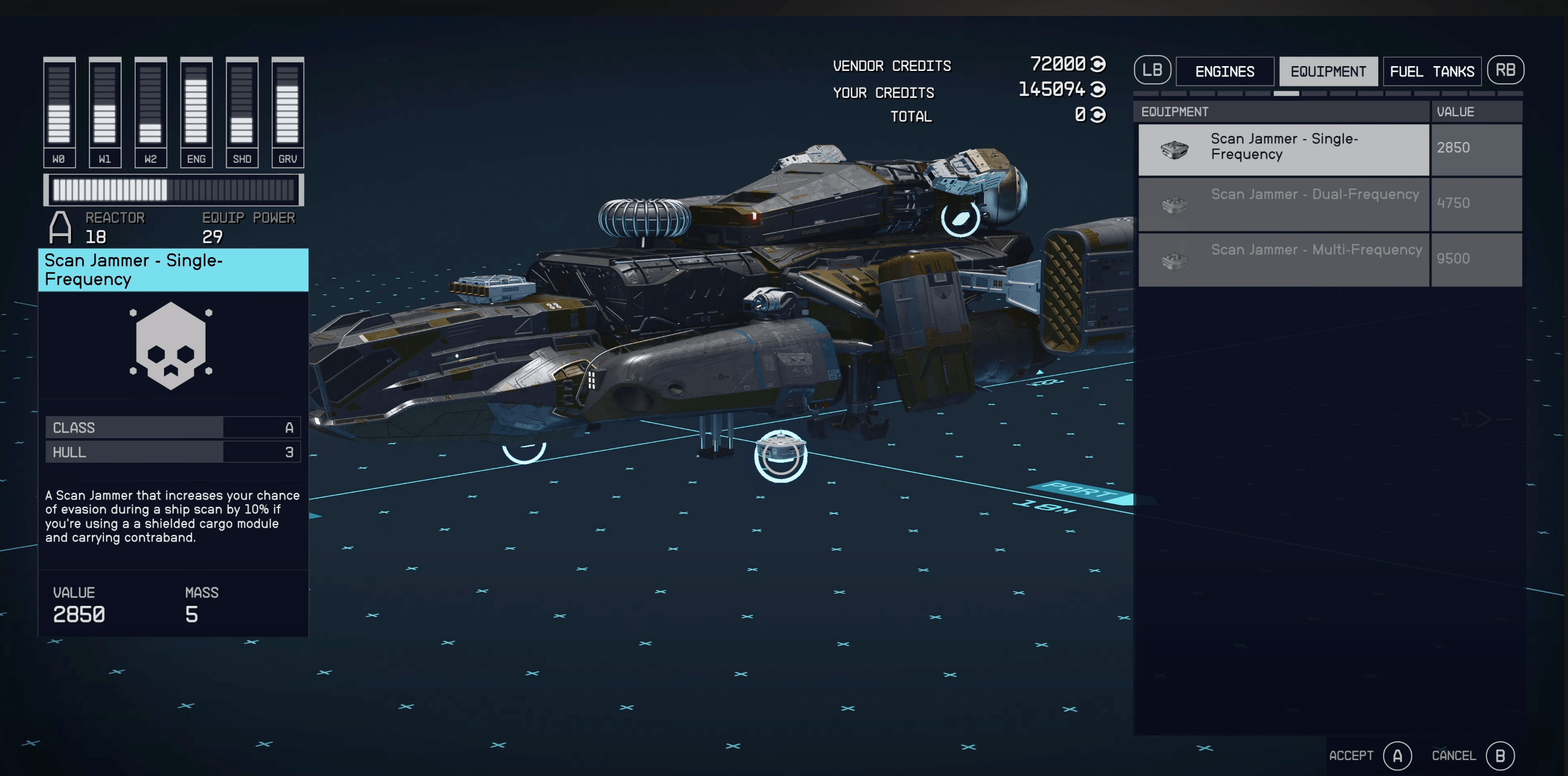Open the EQUIPMENT category tab
The height and width of the screenshot is (776, 1568).
click(x=1329, y=71)
